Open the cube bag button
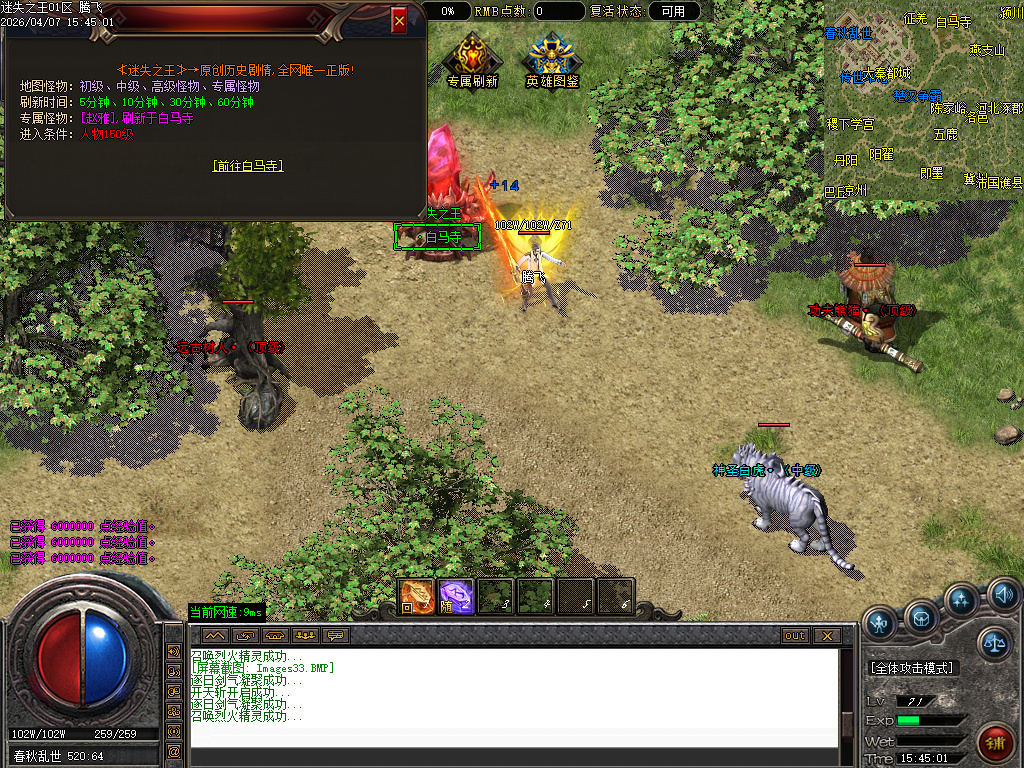1024x768 pixels. (x=921, y=619)
